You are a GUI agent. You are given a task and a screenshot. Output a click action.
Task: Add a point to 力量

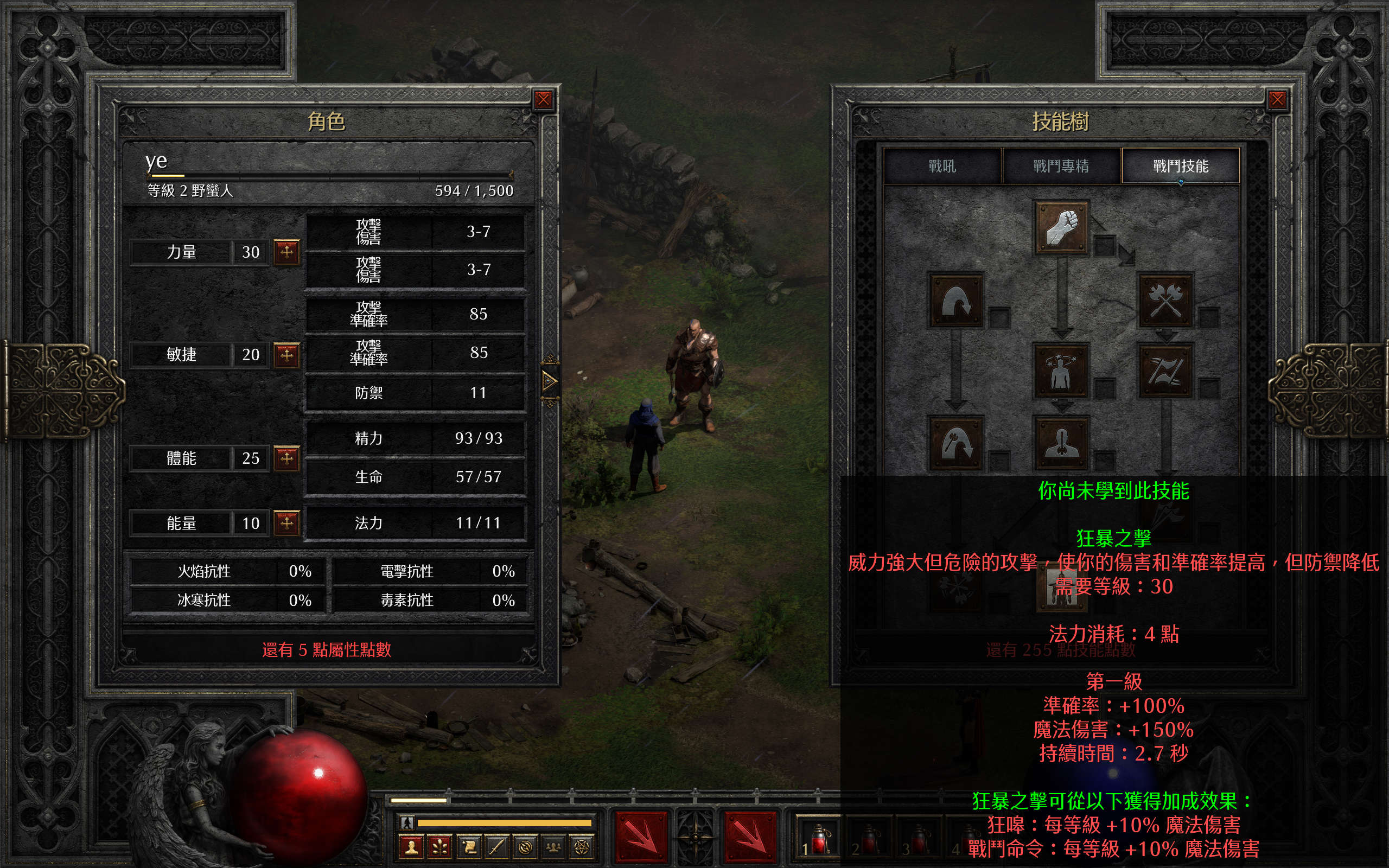286,251
